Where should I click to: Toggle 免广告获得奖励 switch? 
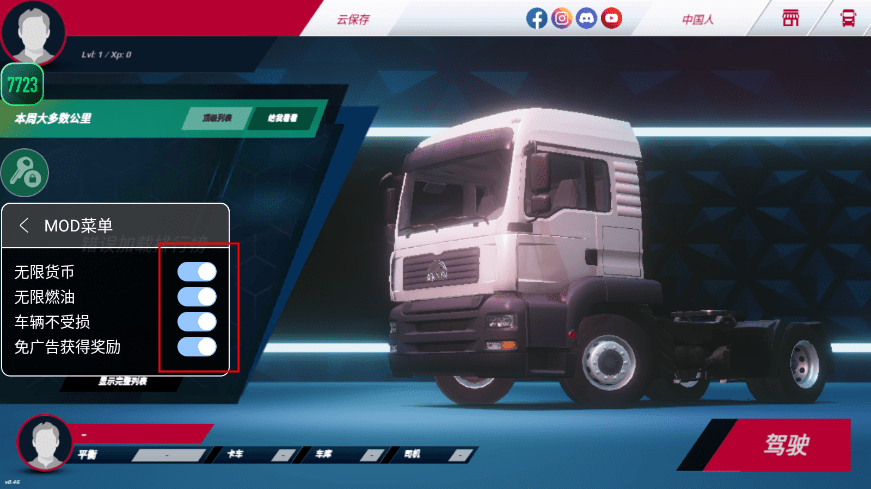(197, 347)
